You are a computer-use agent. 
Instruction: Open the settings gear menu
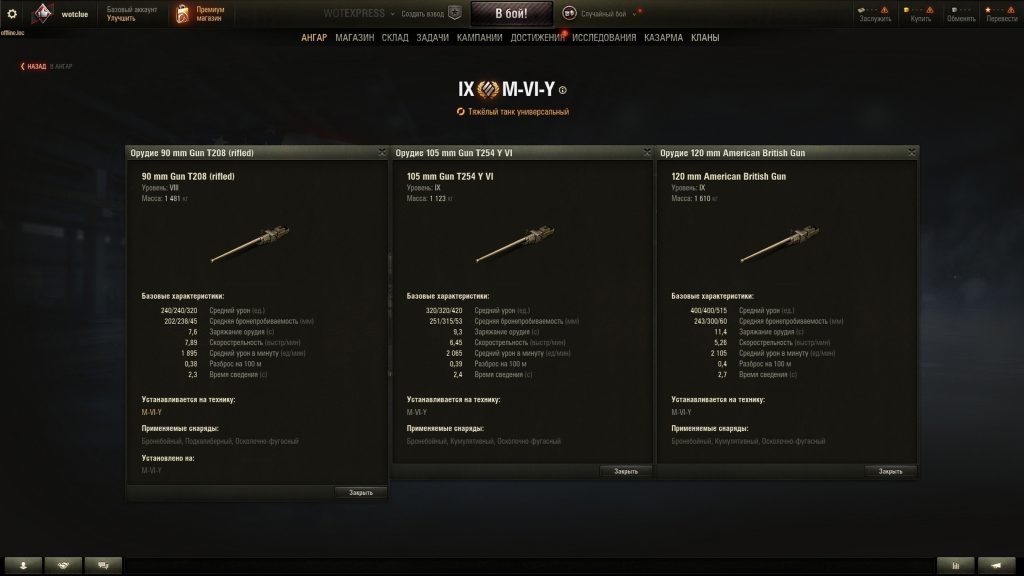click(12, 14)
